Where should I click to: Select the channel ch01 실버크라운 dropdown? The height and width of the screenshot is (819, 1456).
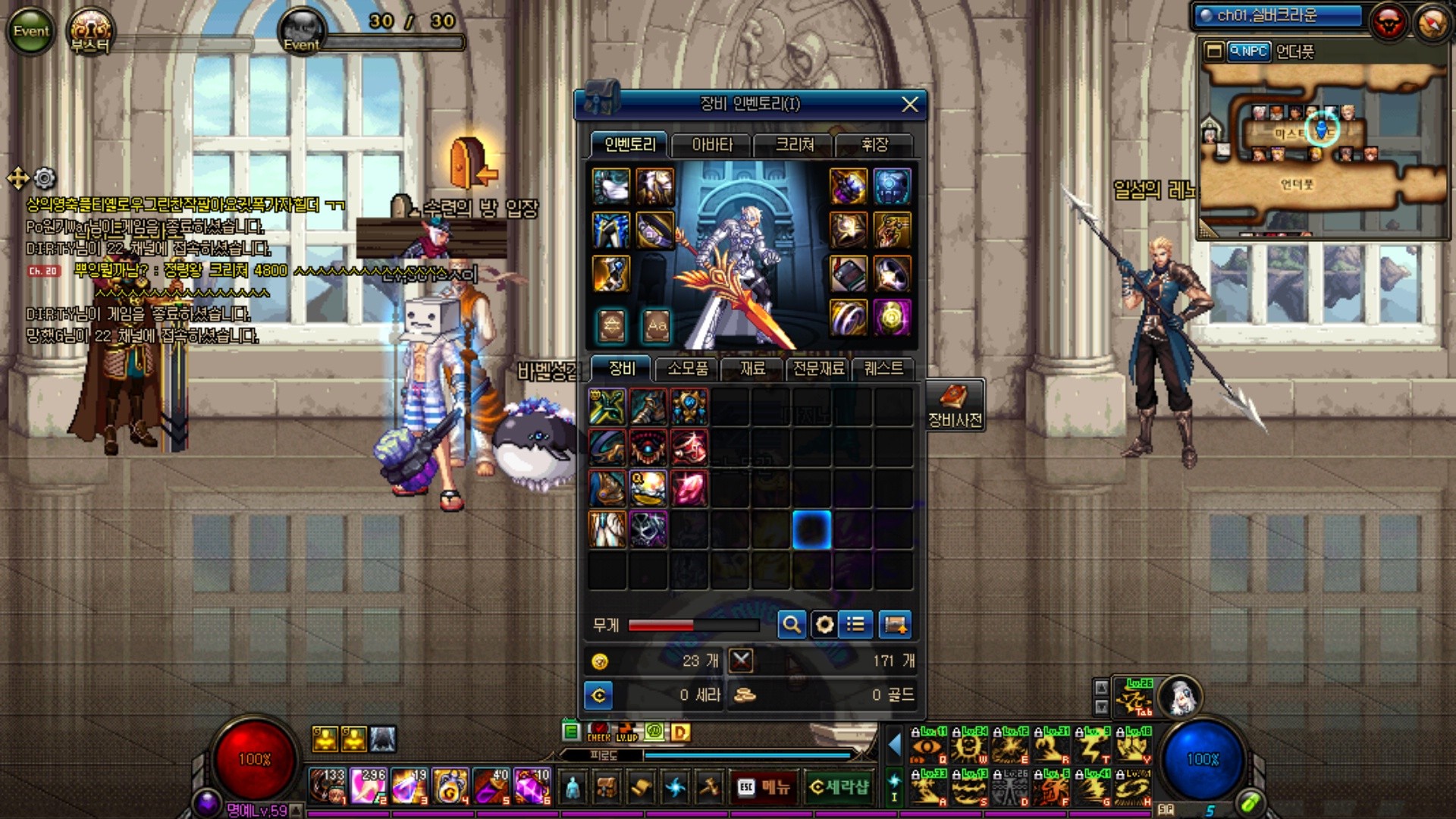[1278, 15]
